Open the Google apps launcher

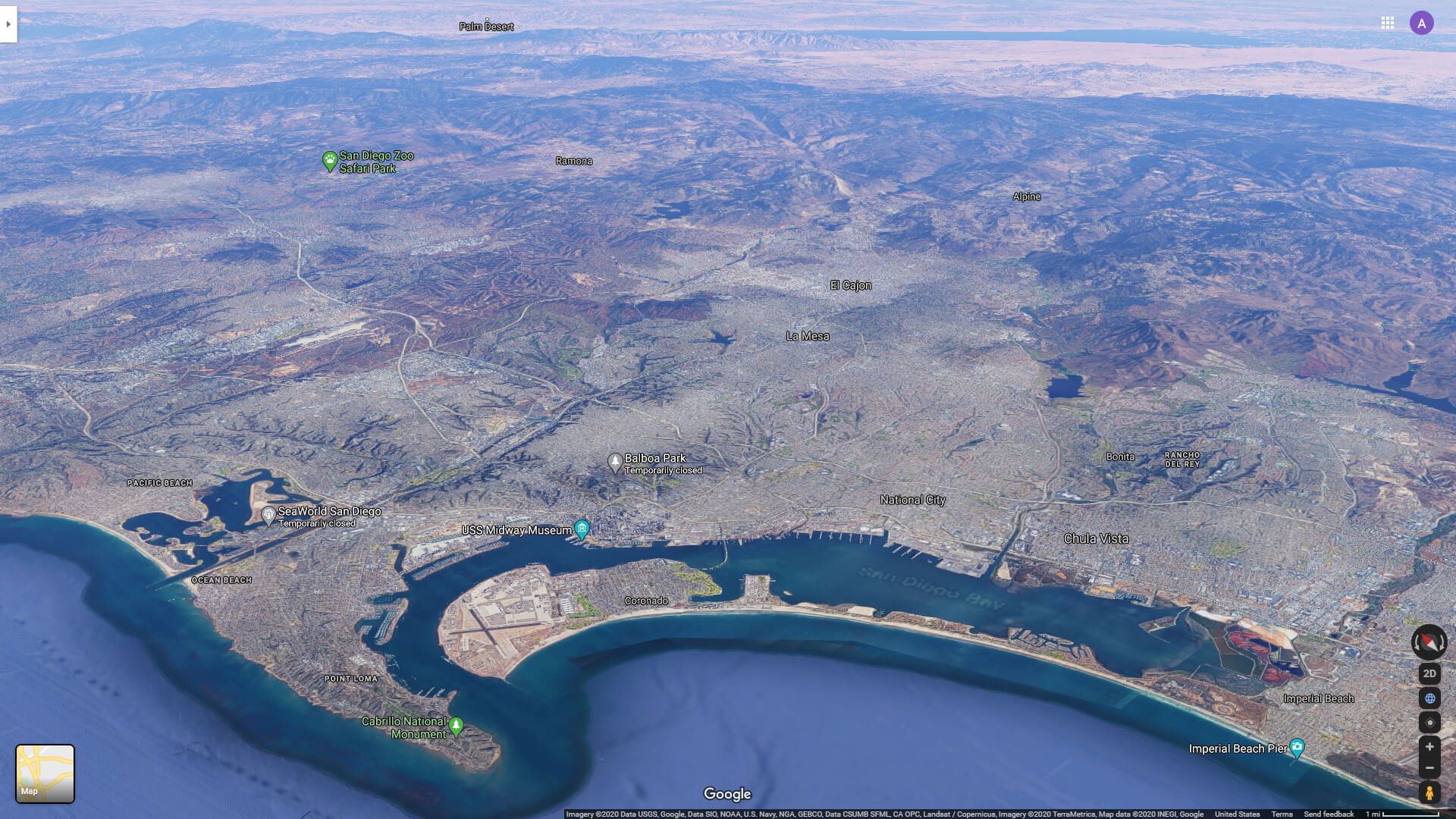click(x=1389, y=24)
